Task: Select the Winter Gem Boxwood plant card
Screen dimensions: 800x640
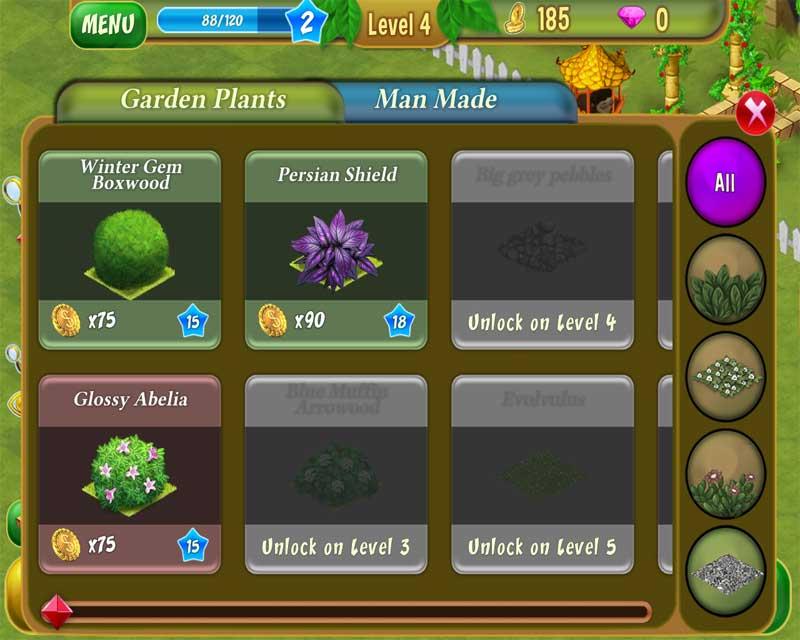Action: [x=129, y=250]
